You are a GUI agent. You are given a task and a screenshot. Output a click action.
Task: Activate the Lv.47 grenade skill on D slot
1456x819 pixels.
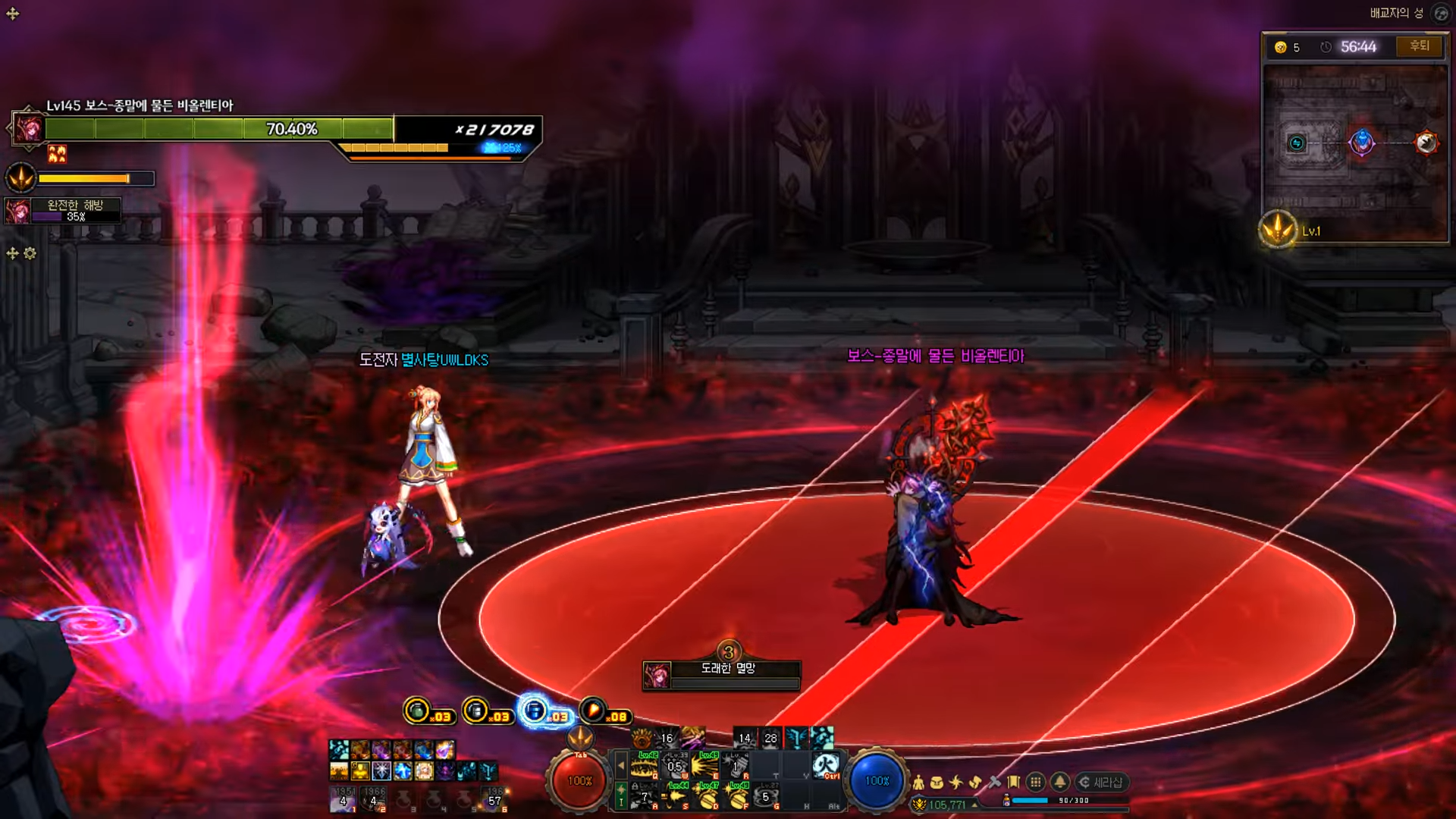708,796
